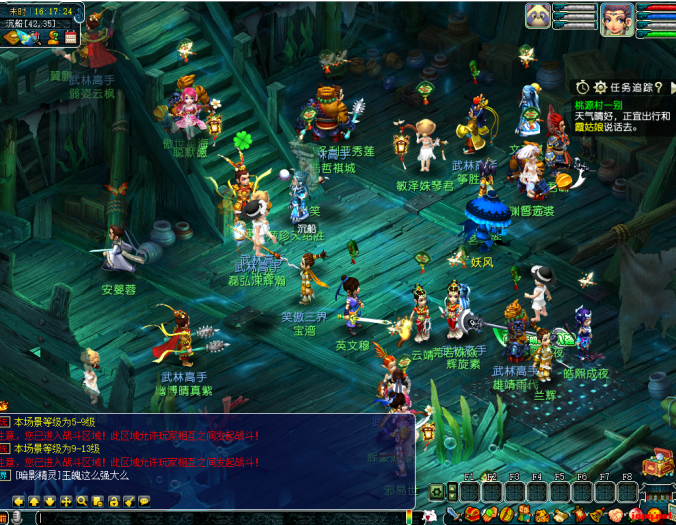The height and width of the screenshot is (525, 676).
Task: Click the chat scroll-up arrow button
Action: pyautogui.click(x=34, y=500)
